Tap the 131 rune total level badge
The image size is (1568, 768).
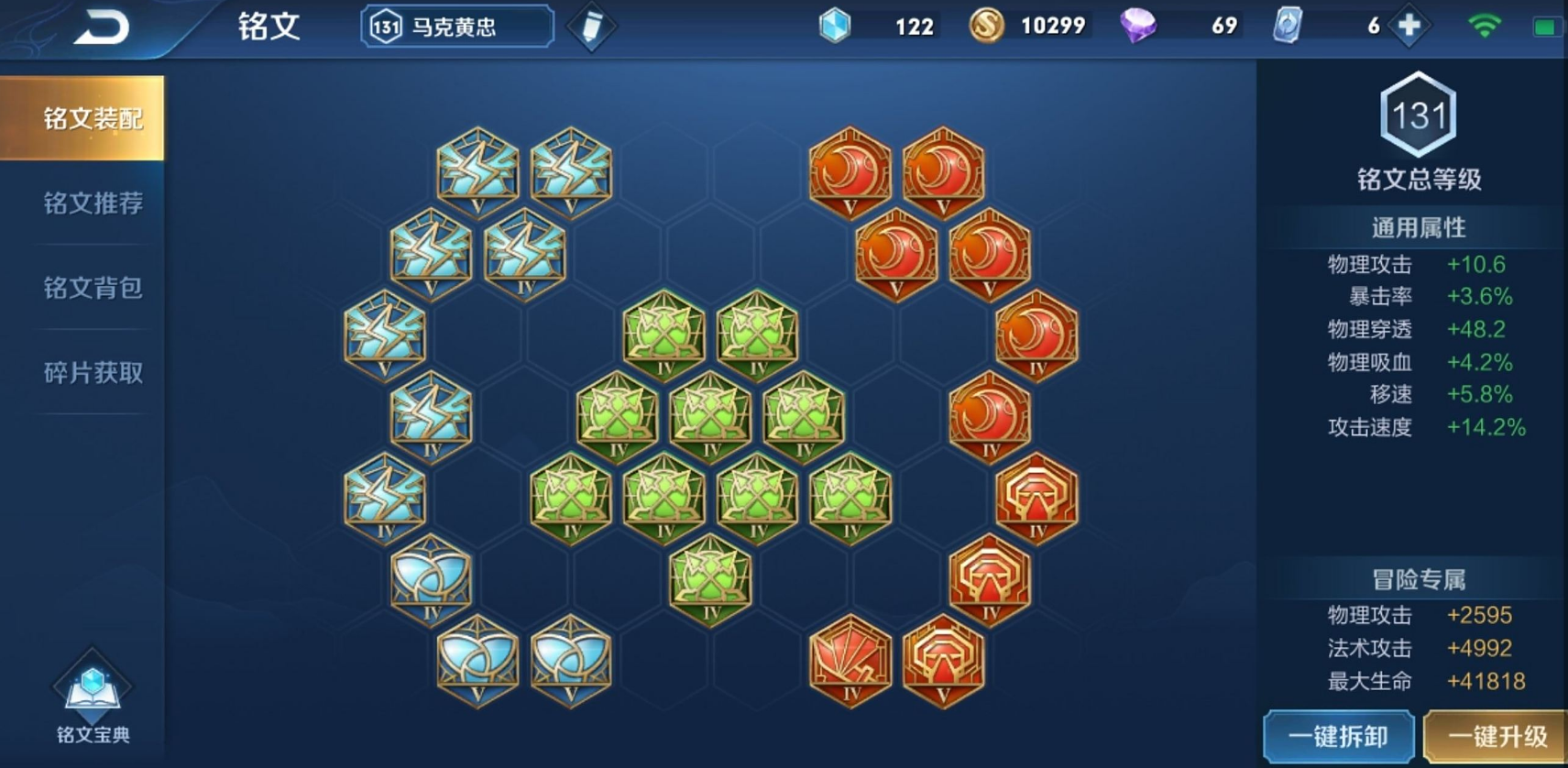(x=1418, y=115)
